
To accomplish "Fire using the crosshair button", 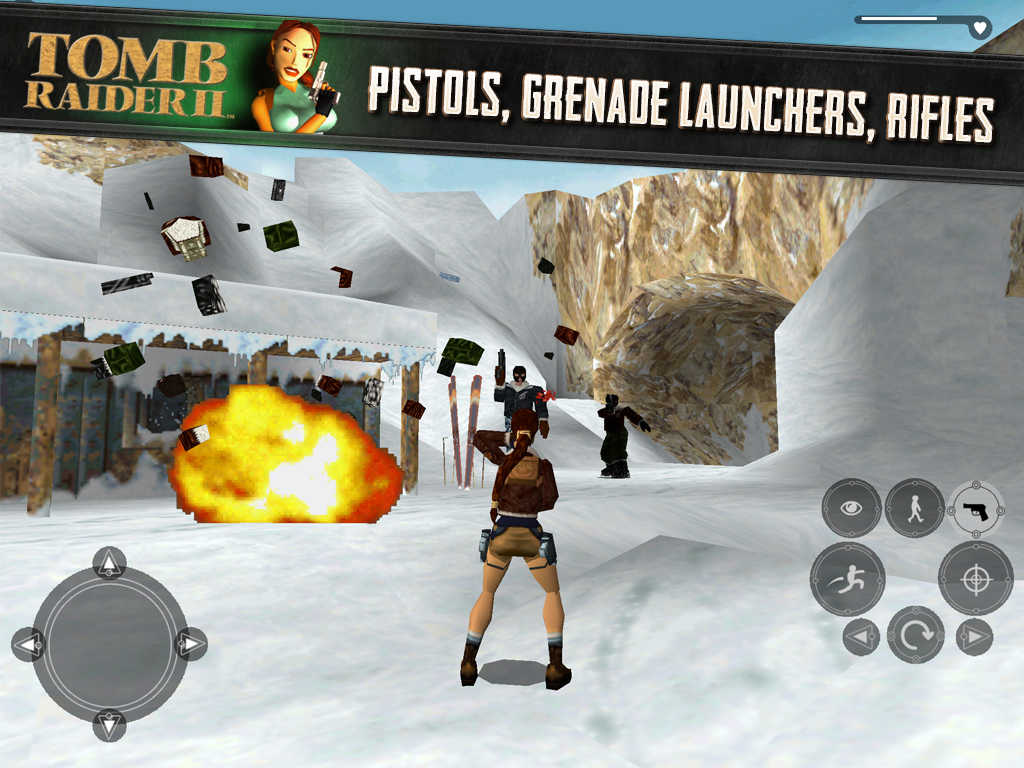I will (x=975, y=579).
